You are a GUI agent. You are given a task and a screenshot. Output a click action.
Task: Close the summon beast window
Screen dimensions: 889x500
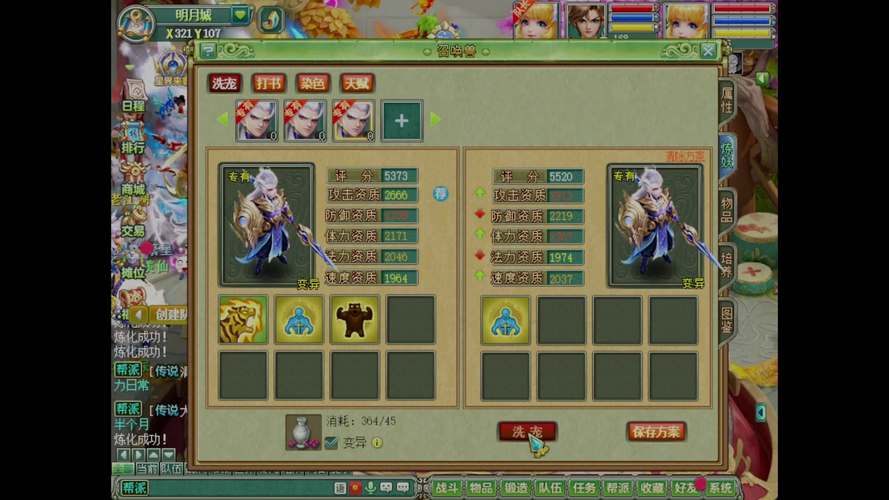click(x=708, y=50)
